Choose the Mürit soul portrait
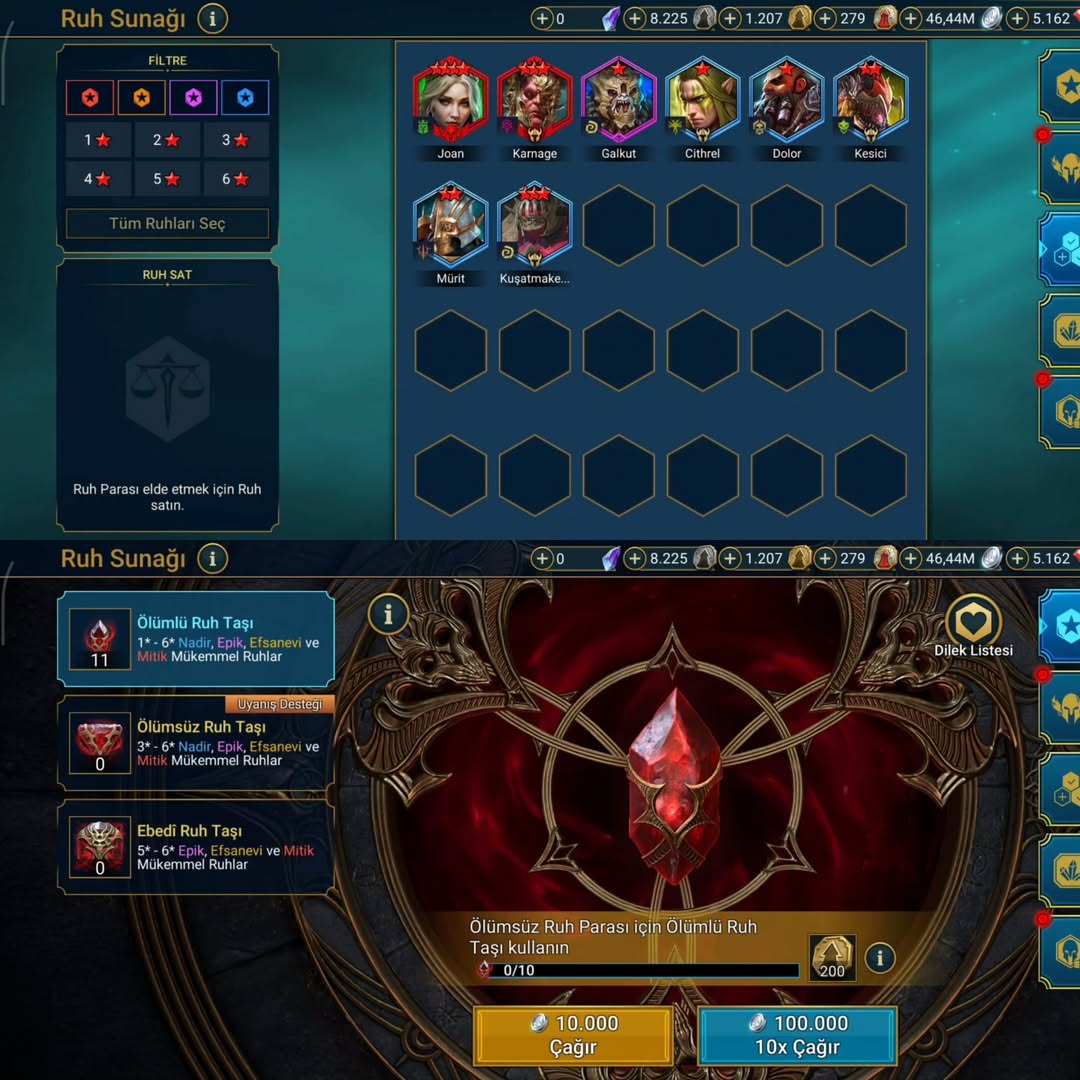Screen dimensions: 1080x1080 click(451, 226)
